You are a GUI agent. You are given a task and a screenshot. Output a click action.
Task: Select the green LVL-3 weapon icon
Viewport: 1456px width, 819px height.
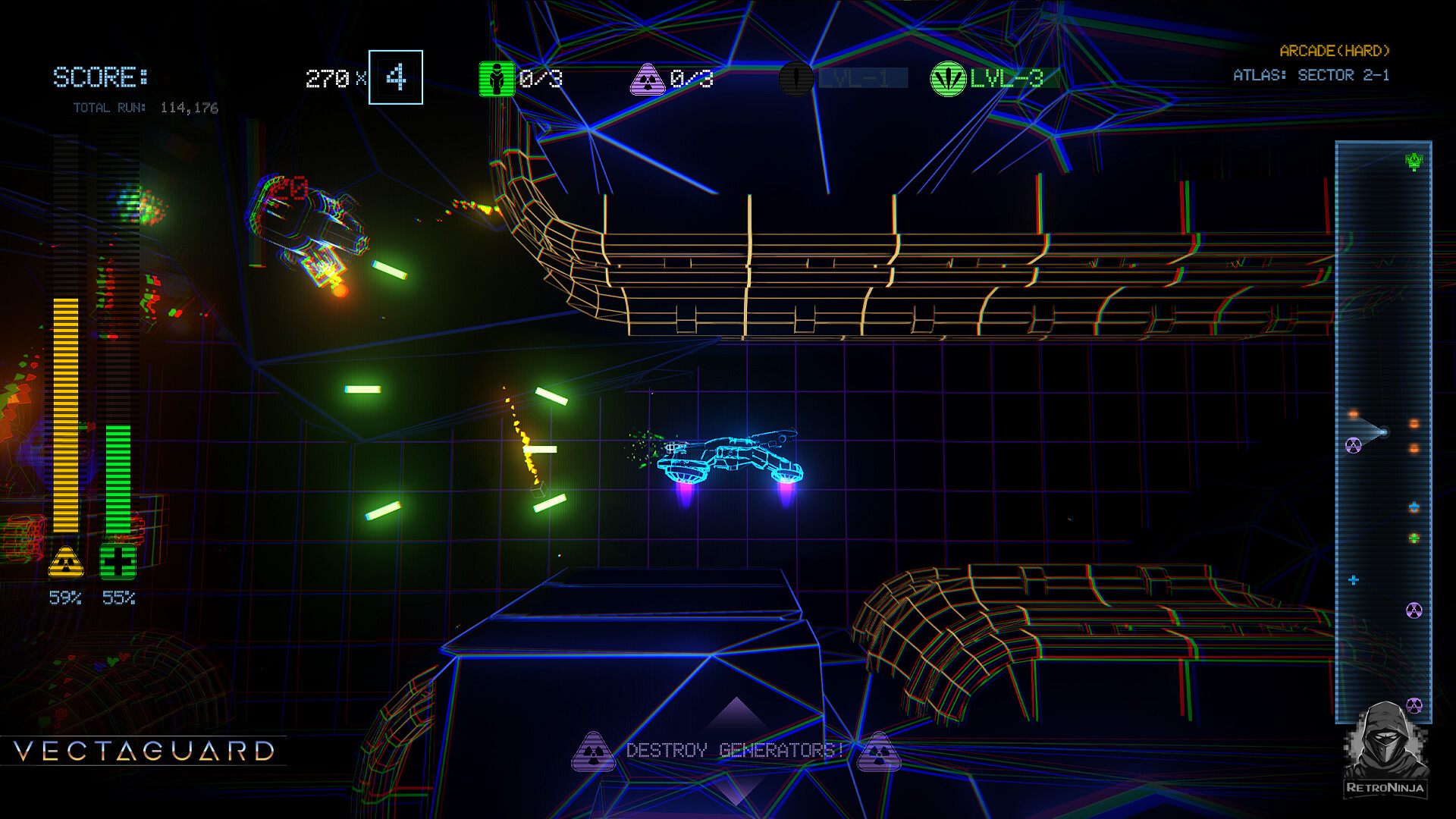(x=948, y=79)
